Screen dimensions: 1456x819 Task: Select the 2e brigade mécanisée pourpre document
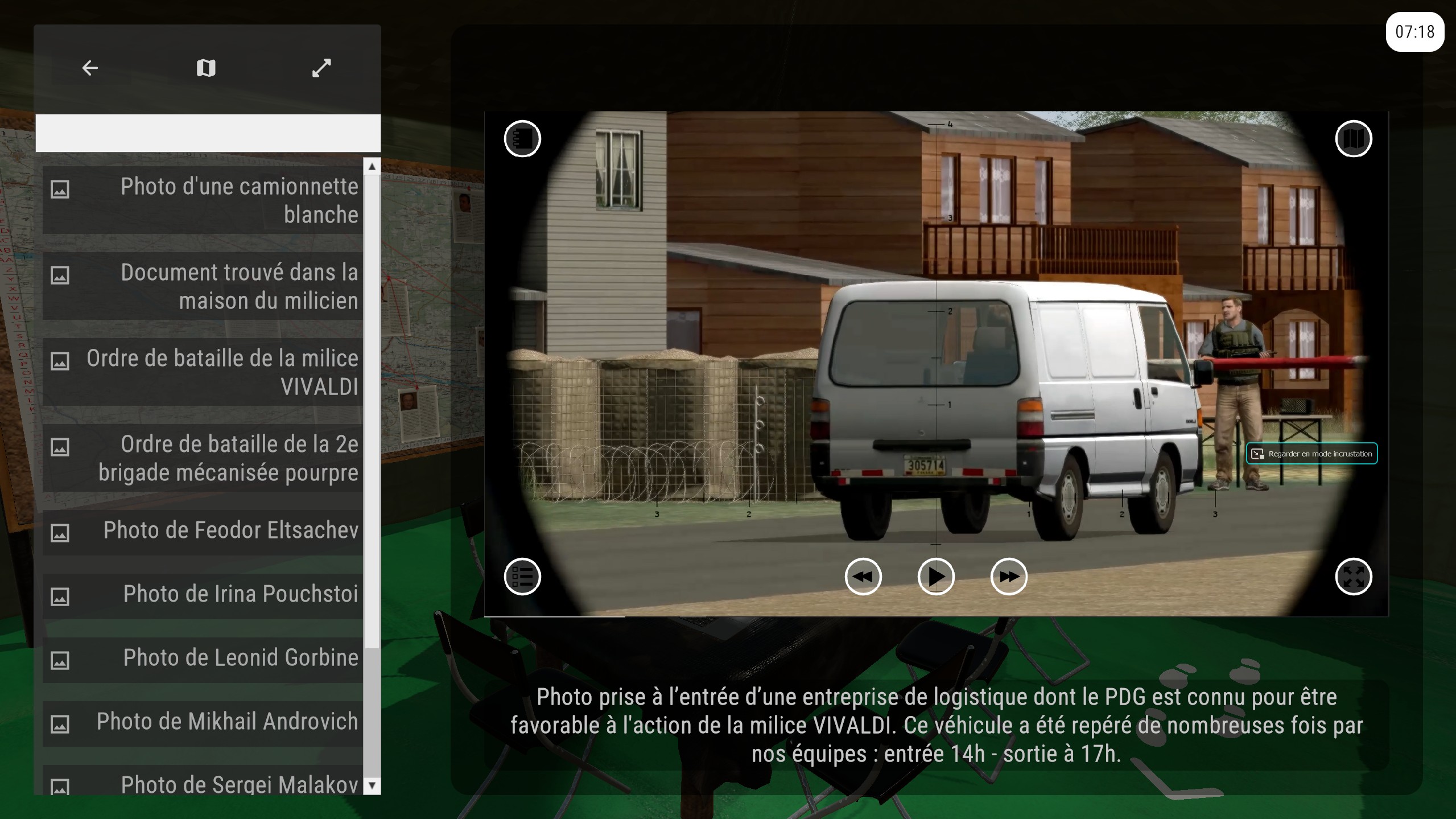[x=203, y=458]
